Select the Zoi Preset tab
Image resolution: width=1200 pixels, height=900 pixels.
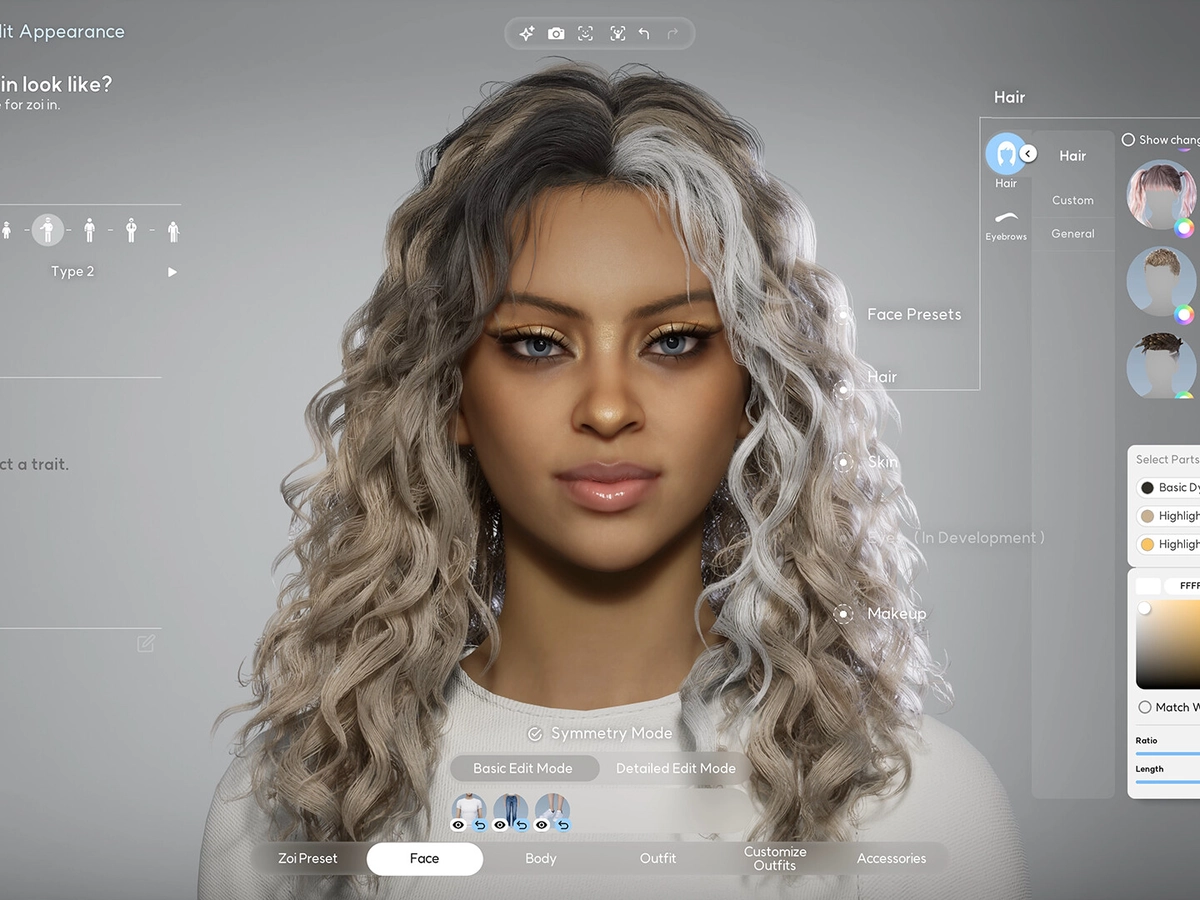308,858
